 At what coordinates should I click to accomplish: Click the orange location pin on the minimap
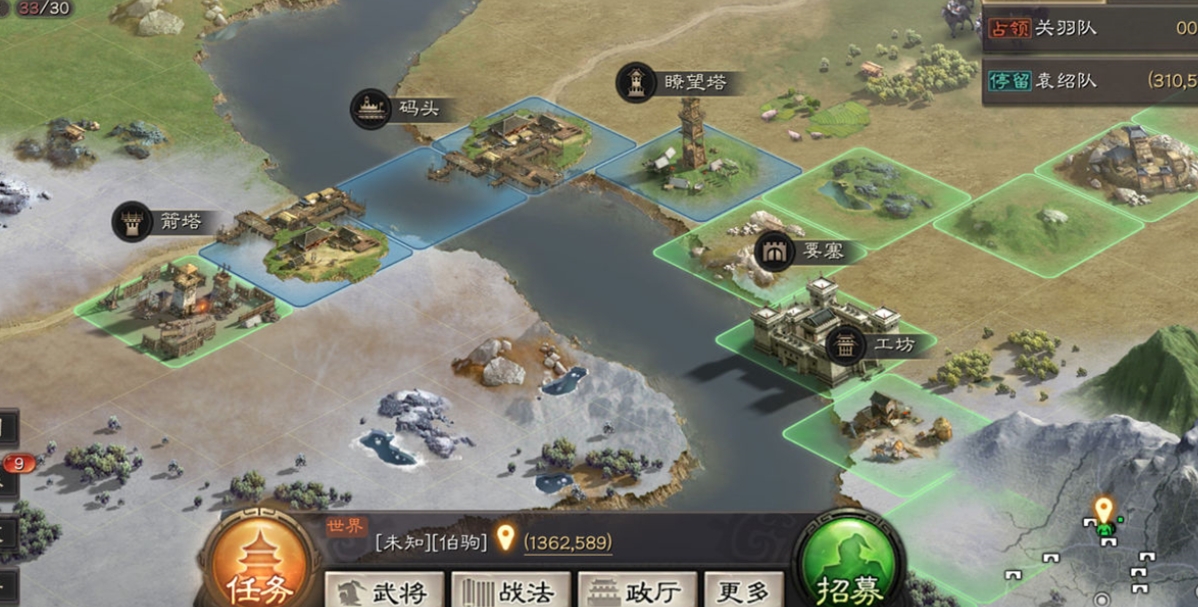point(1103,511)
